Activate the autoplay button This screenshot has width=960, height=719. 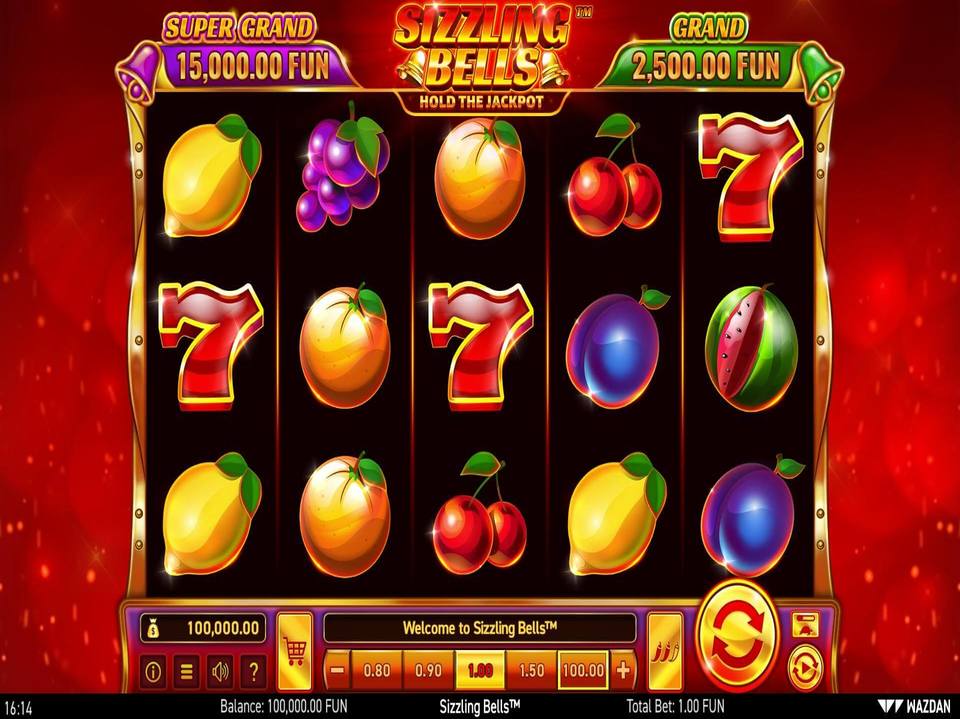click(x=804, y=667)
